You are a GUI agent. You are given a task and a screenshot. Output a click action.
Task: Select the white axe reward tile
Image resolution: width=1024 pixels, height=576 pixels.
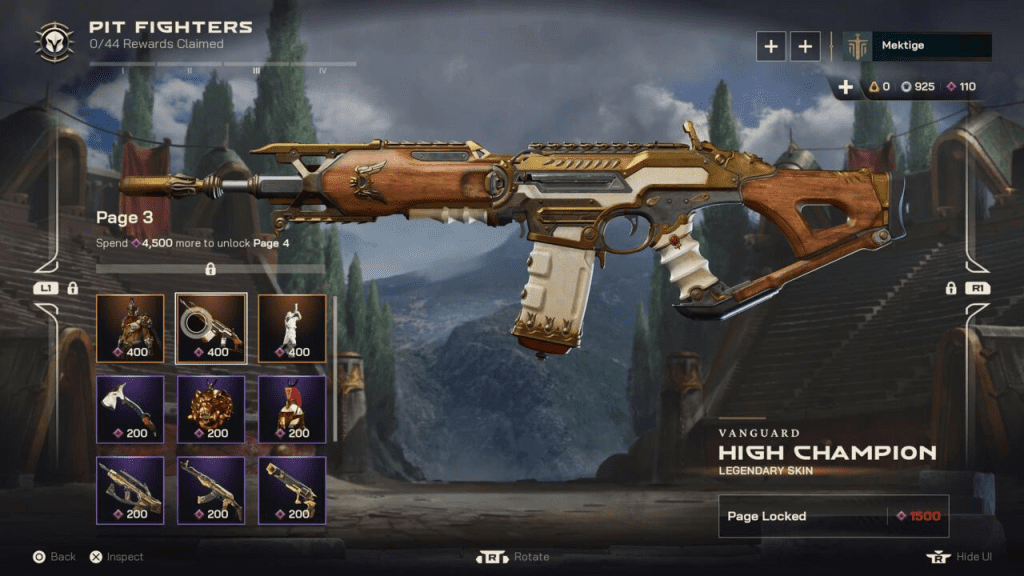tap(130, 409)
